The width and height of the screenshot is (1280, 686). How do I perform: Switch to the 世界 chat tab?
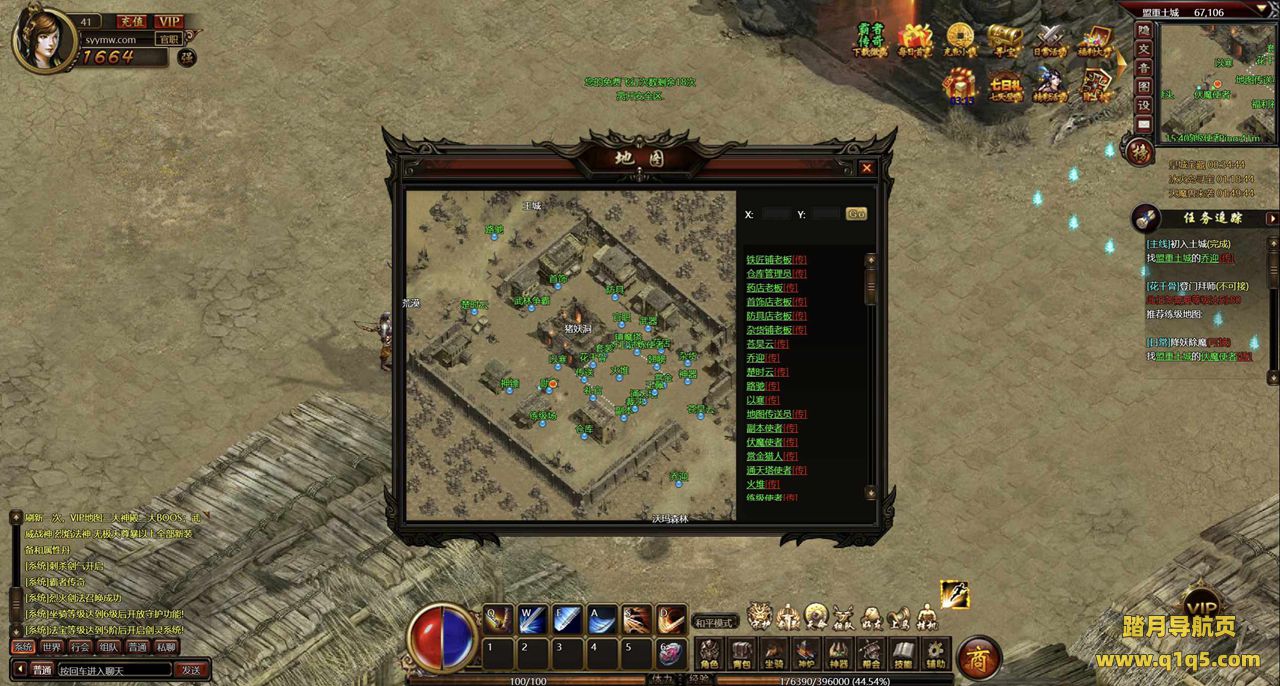pyautogui.click(x=52, y=647)
